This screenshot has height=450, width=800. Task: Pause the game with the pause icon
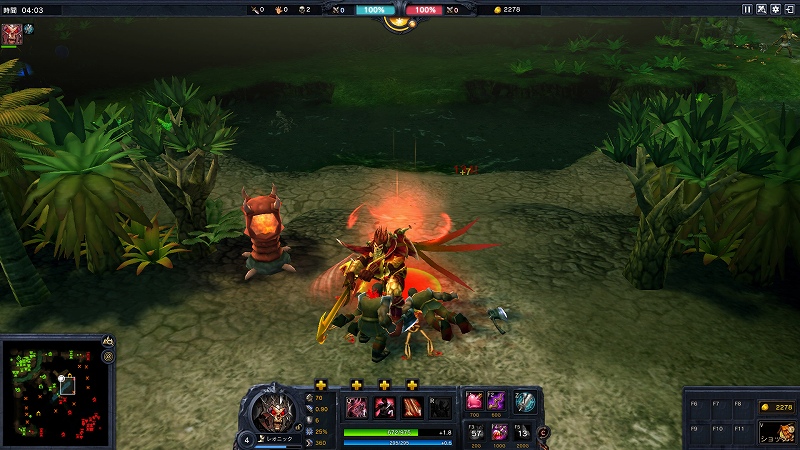pos(747,9)
